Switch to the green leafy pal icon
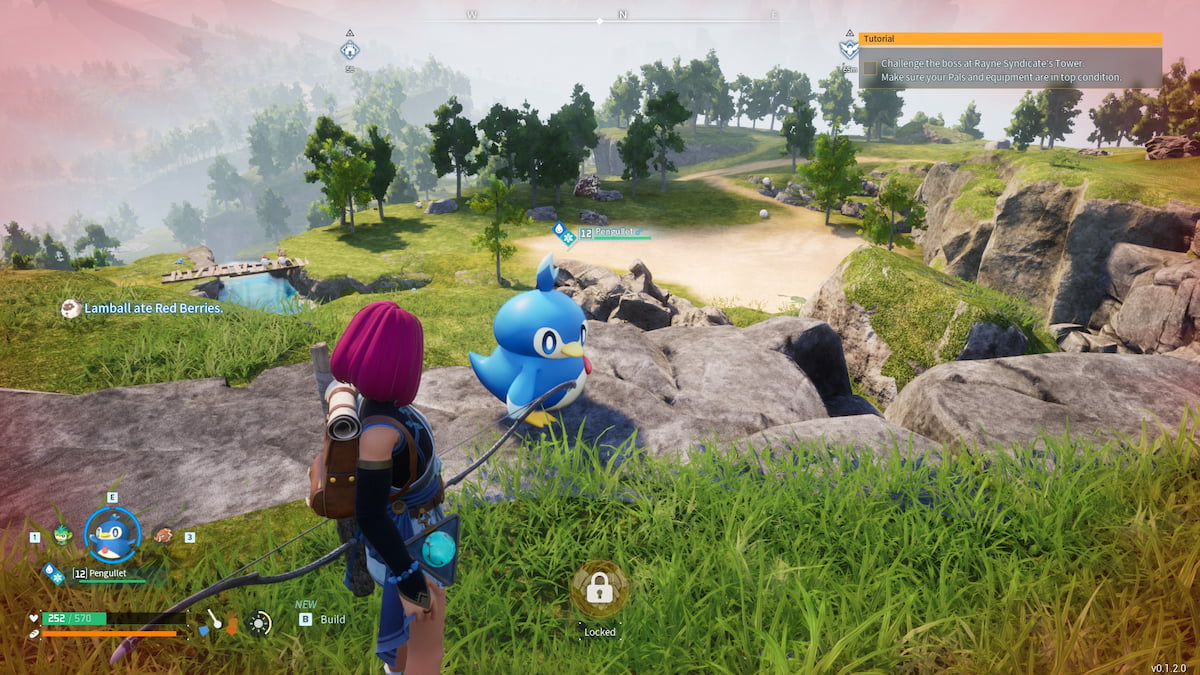Viewport: 1200px width, 675px height. pyautogui.click(x=63, y=535)
